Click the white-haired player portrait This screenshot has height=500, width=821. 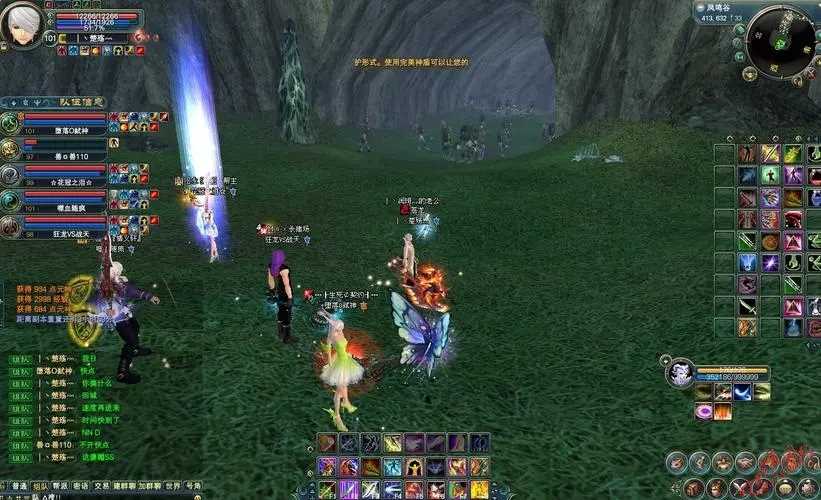point(20,24)
